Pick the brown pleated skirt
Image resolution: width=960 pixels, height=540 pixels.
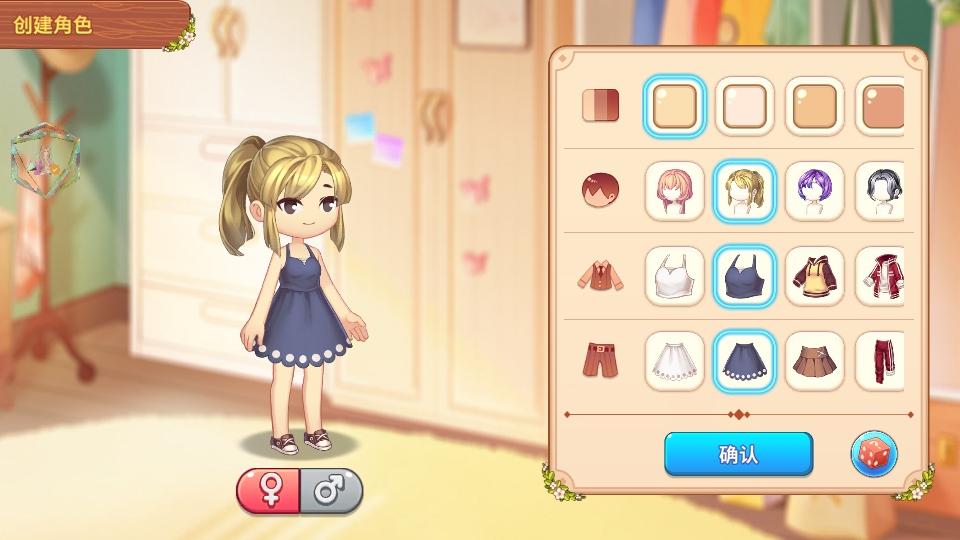[x=814, y=361]
